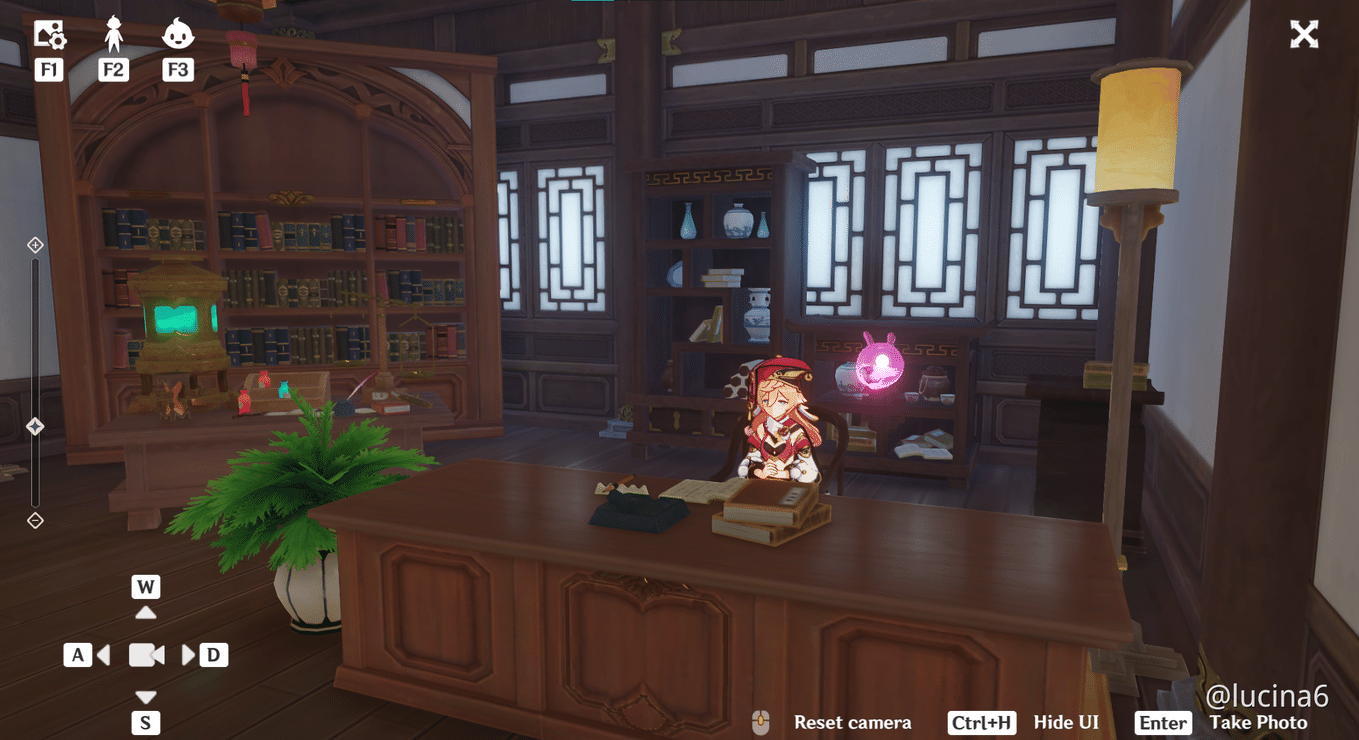
Task: Click the X icon to exit photo mode
Action: [x=1304, y=33]
